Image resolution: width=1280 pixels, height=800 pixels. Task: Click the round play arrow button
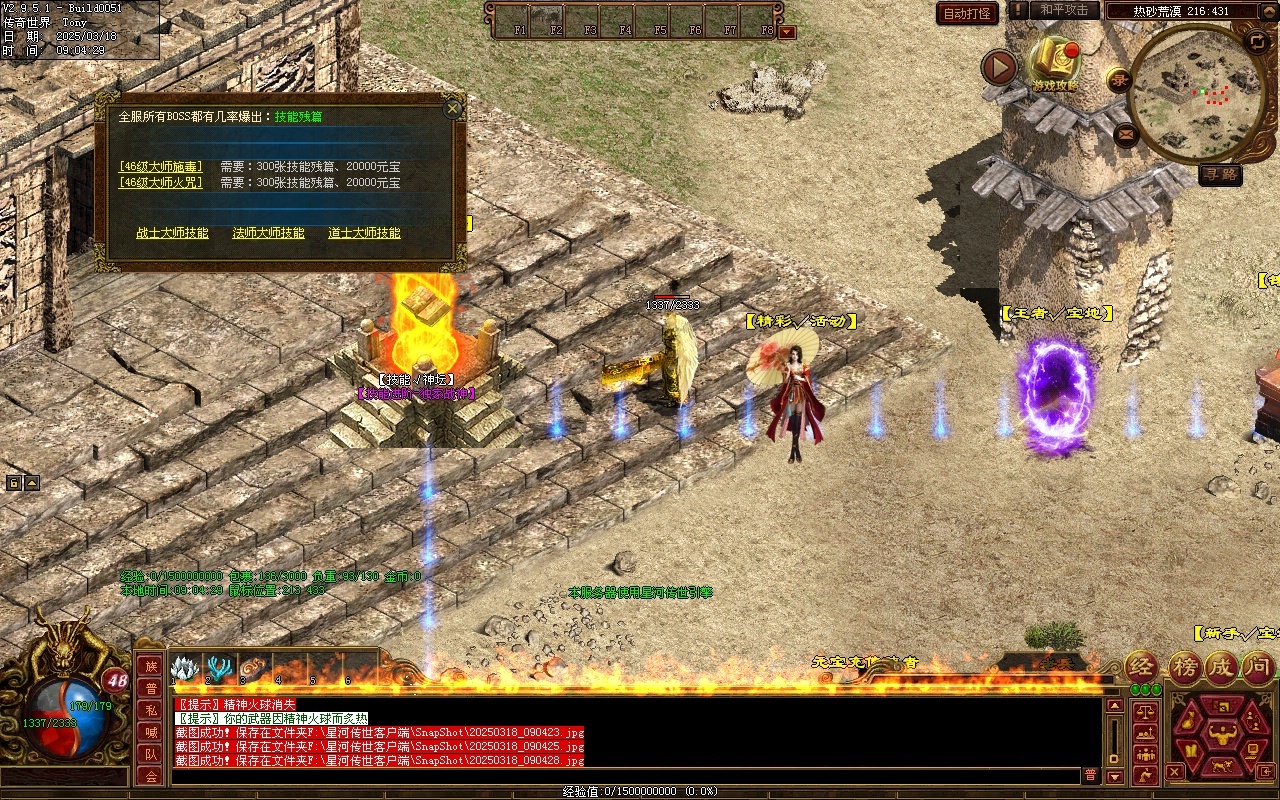click(998, 68)
